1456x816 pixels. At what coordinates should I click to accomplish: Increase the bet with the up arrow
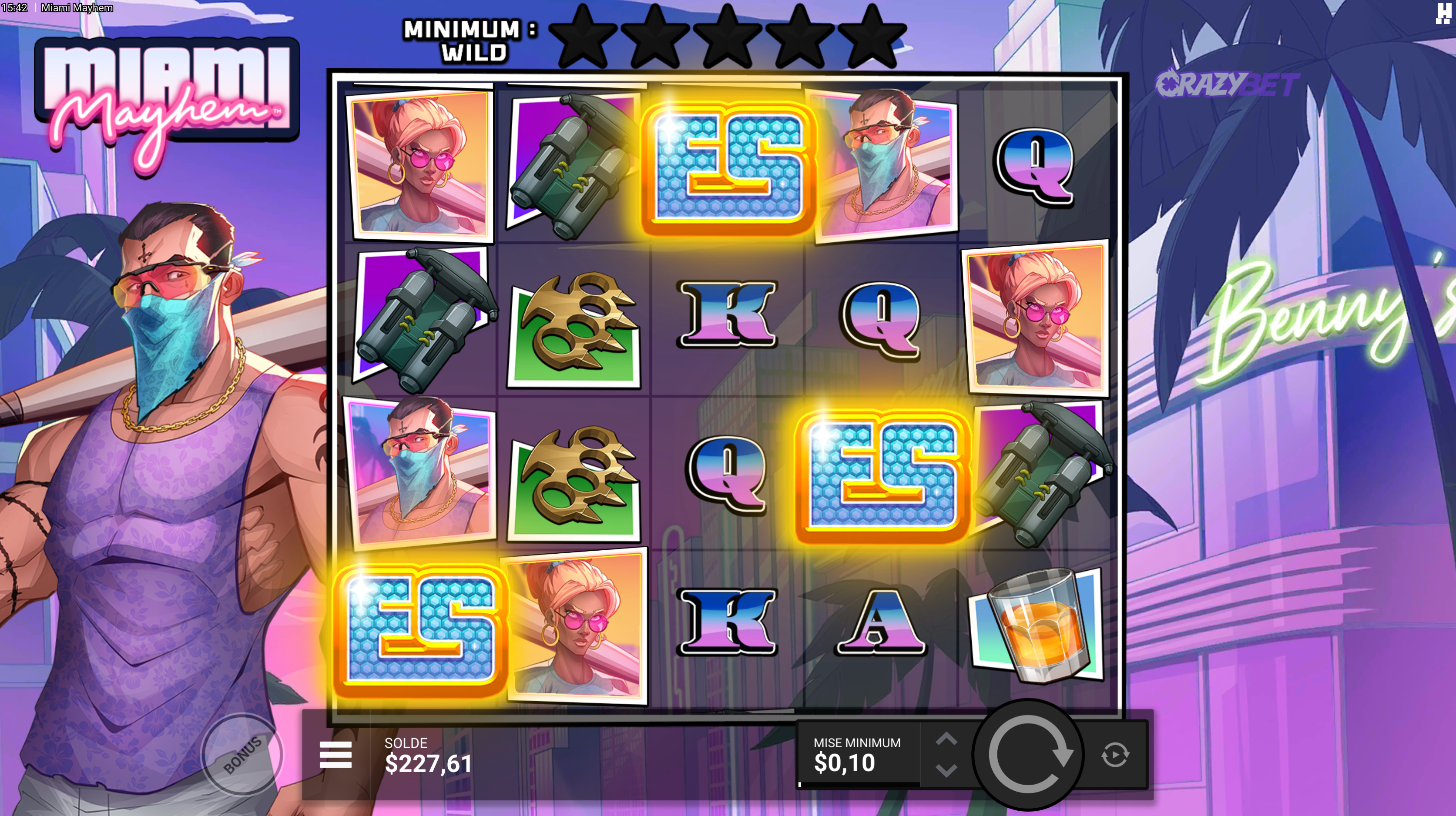pyautogui.click(x=946, y=739)
